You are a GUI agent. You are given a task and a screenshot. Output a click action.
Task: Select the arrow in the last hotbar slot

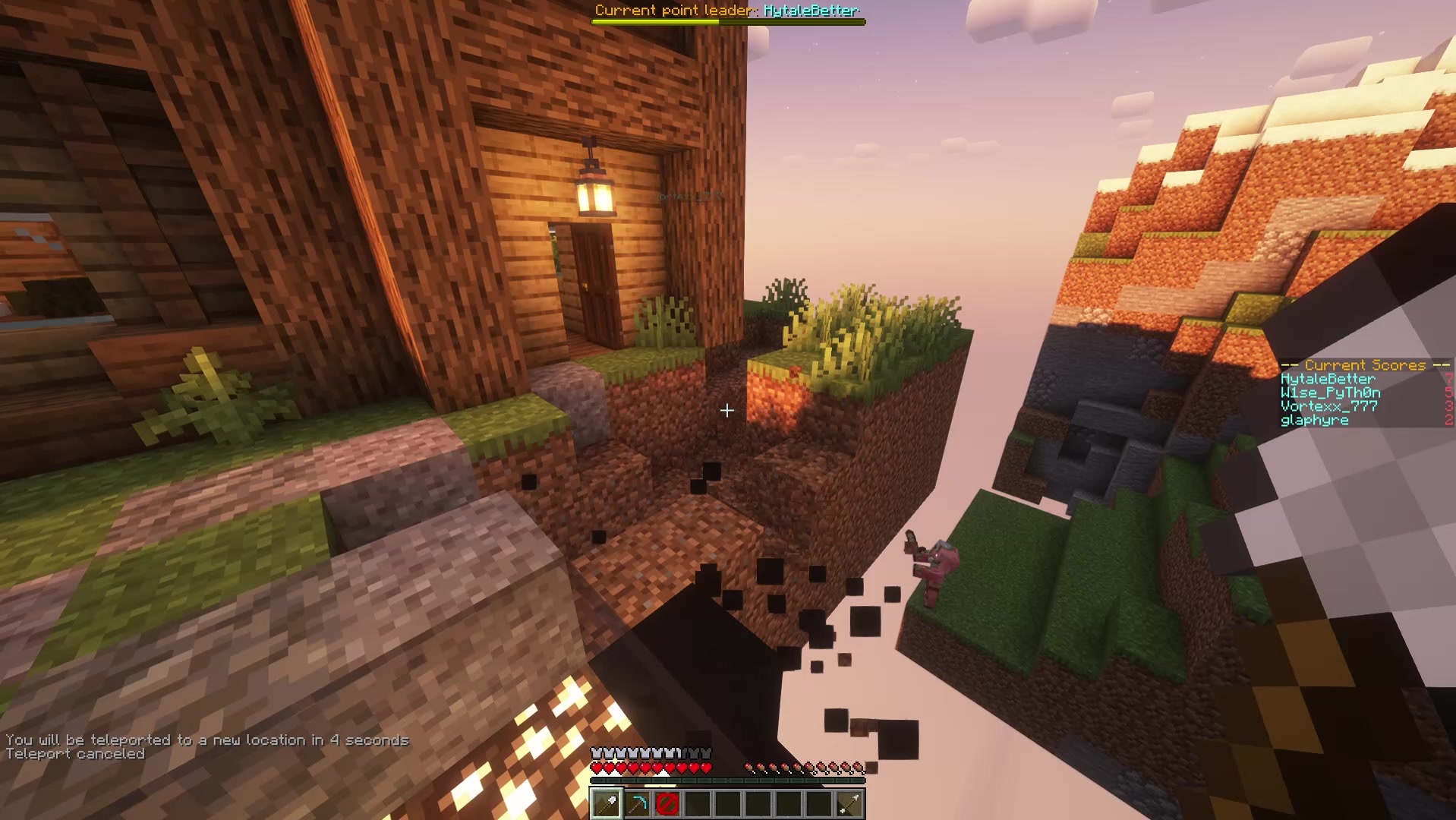click(x=849, y=803)
